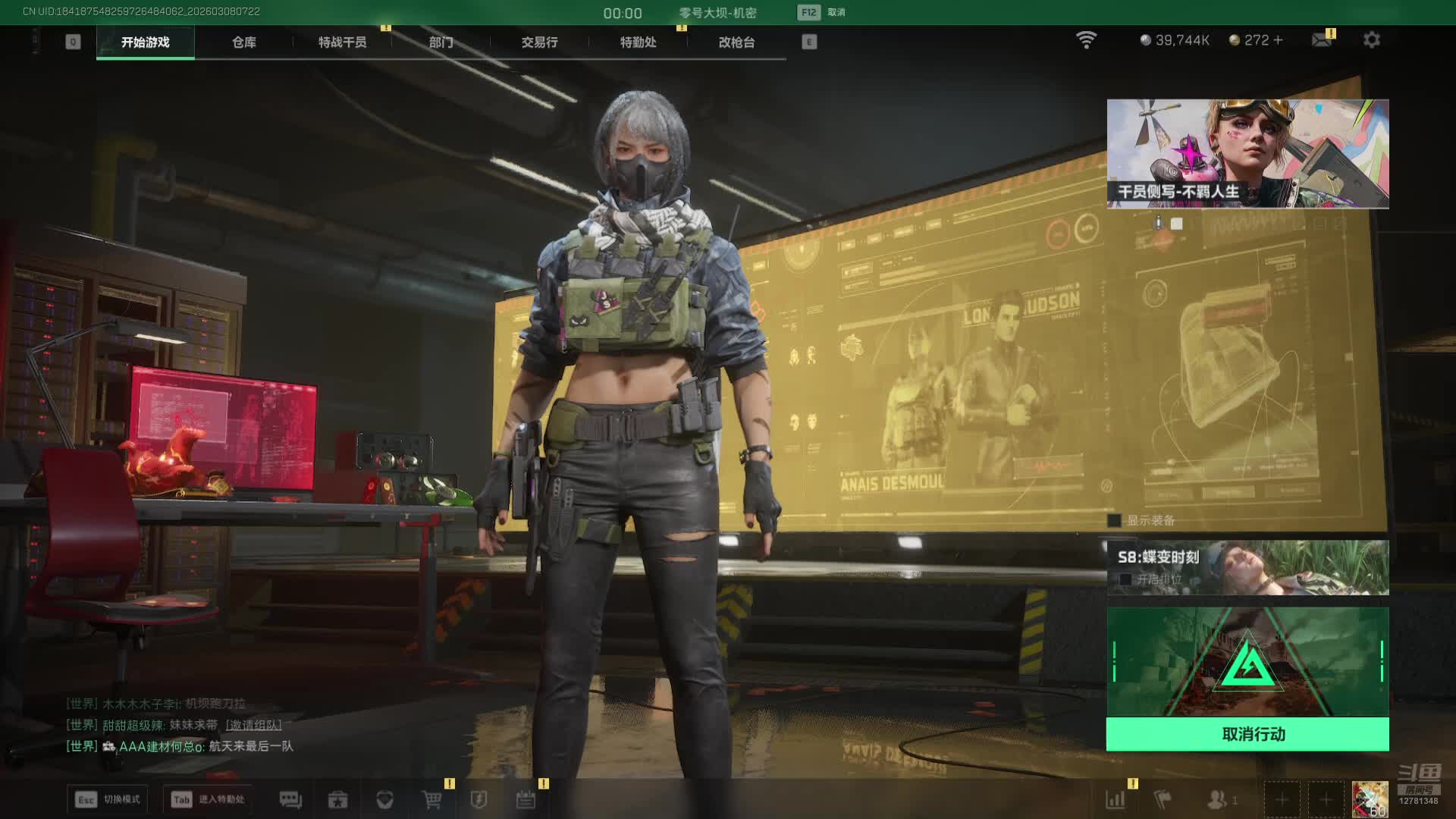This screenshot has height=819, width=1456.
Task: Click the player avatar portrait
Action: 1370,799
